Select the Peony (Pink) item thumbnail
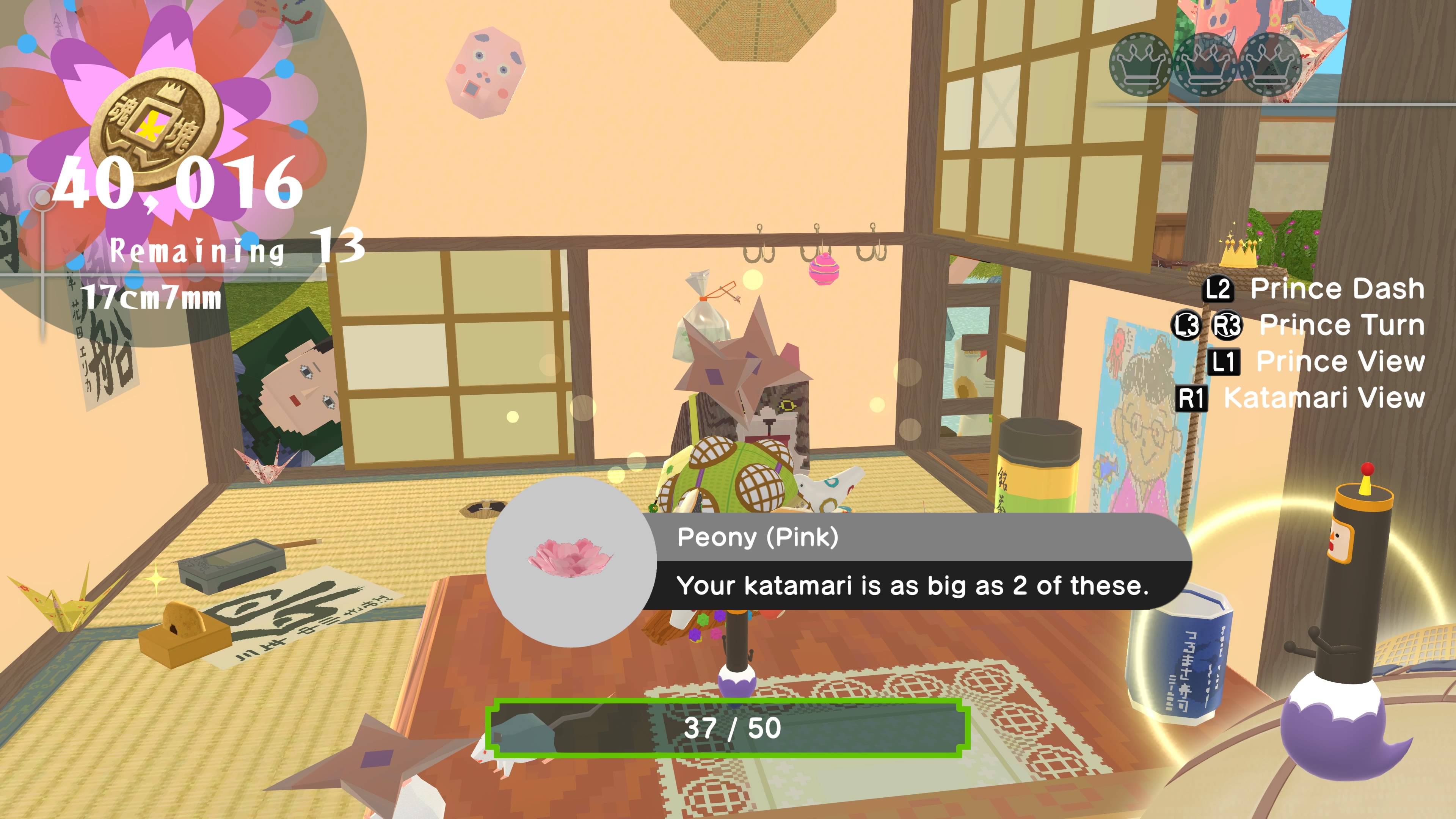 [570, 560]
